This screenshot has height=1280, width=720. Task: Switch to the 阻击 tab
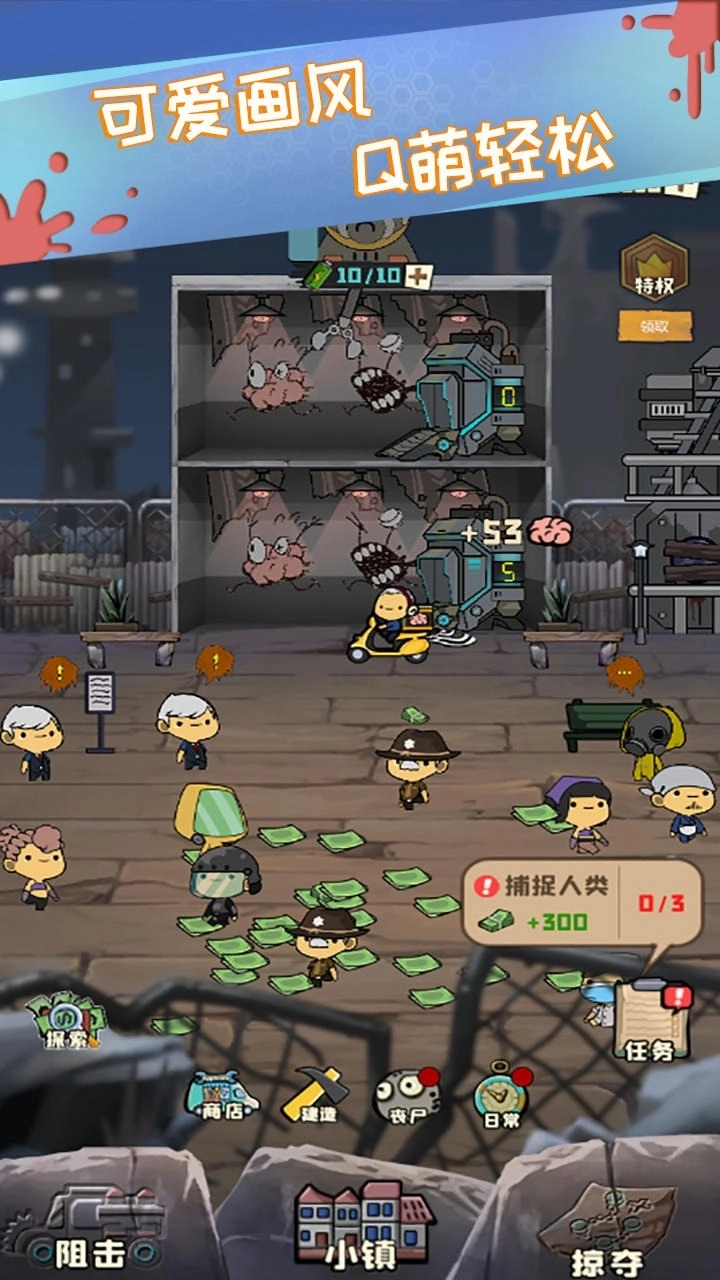pos(95,1226)
